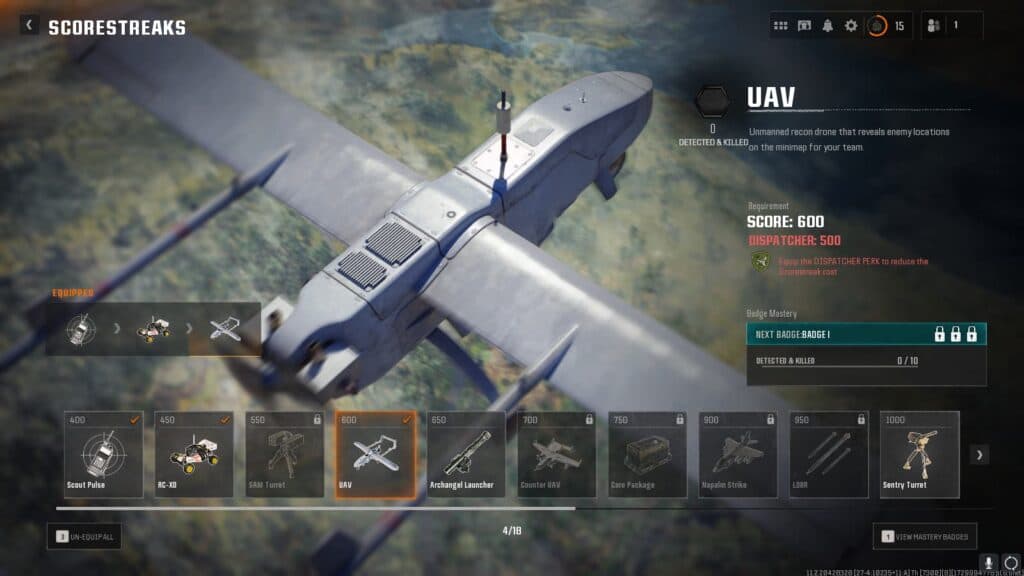1024x576 pixels.
Task: View Mastery Badges
Action: coord(924,537)
